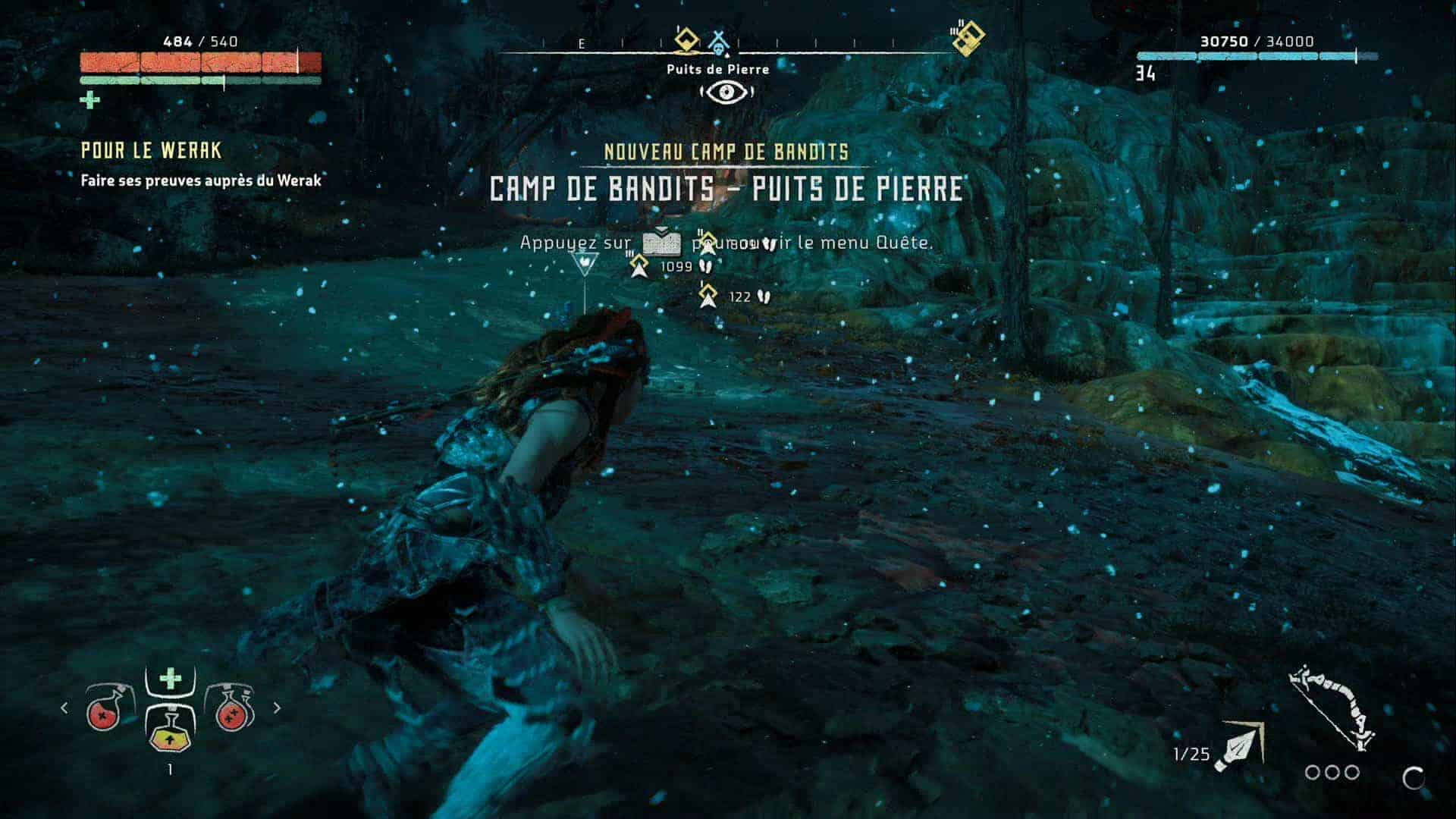
Task: Cycle the potion selector to the left
Action: pos(64,708)
